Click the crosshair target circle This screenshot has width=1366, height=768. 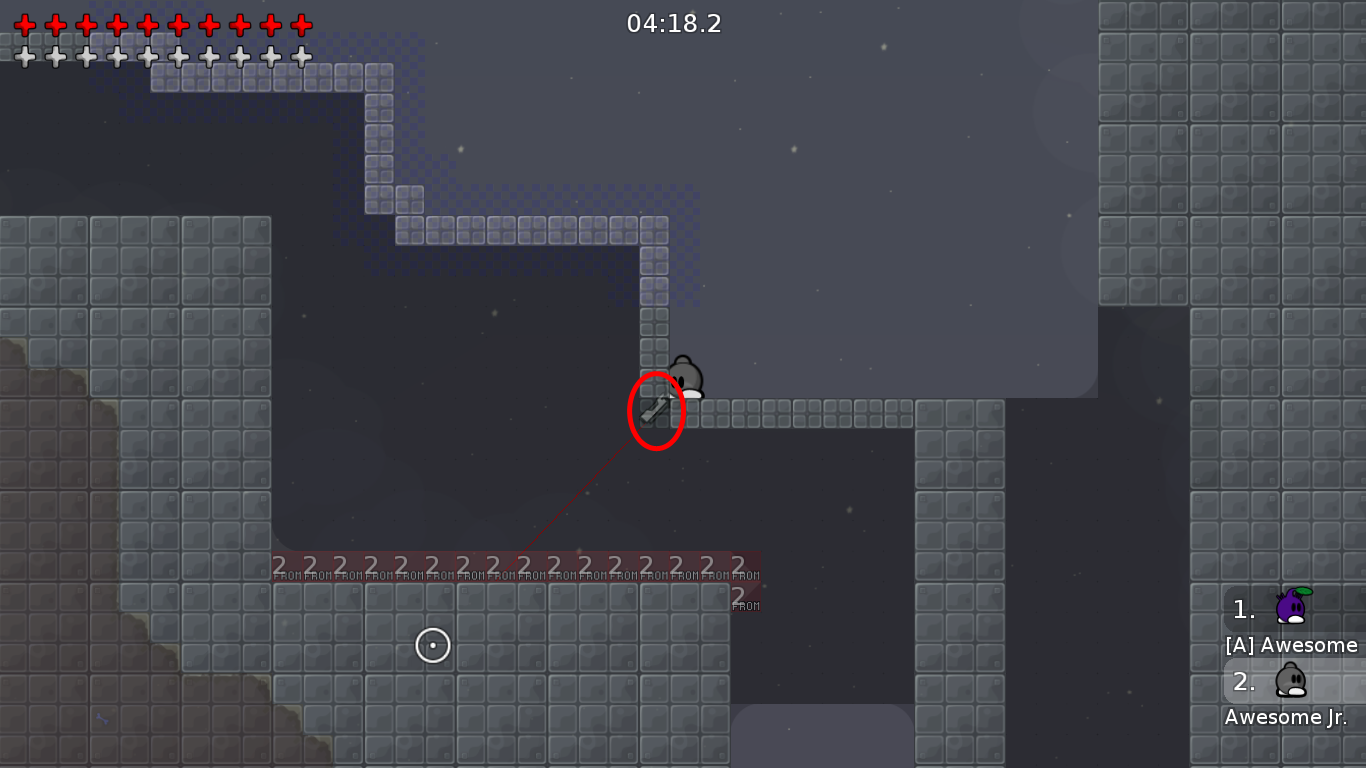point(433,645)
